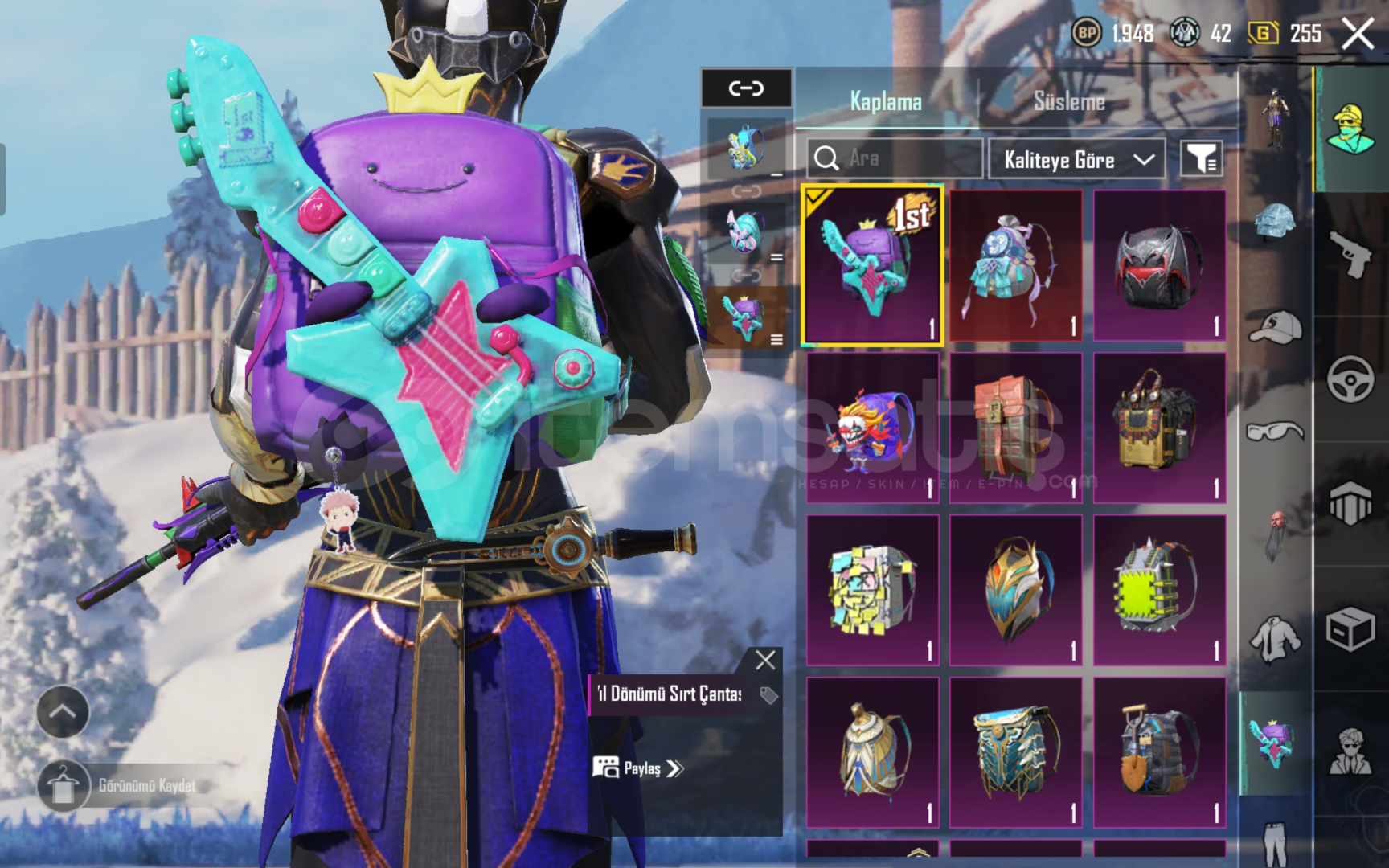Open the filter options button
Viewport: 1389px width, 868px height.
click(x=1201, y=159)
